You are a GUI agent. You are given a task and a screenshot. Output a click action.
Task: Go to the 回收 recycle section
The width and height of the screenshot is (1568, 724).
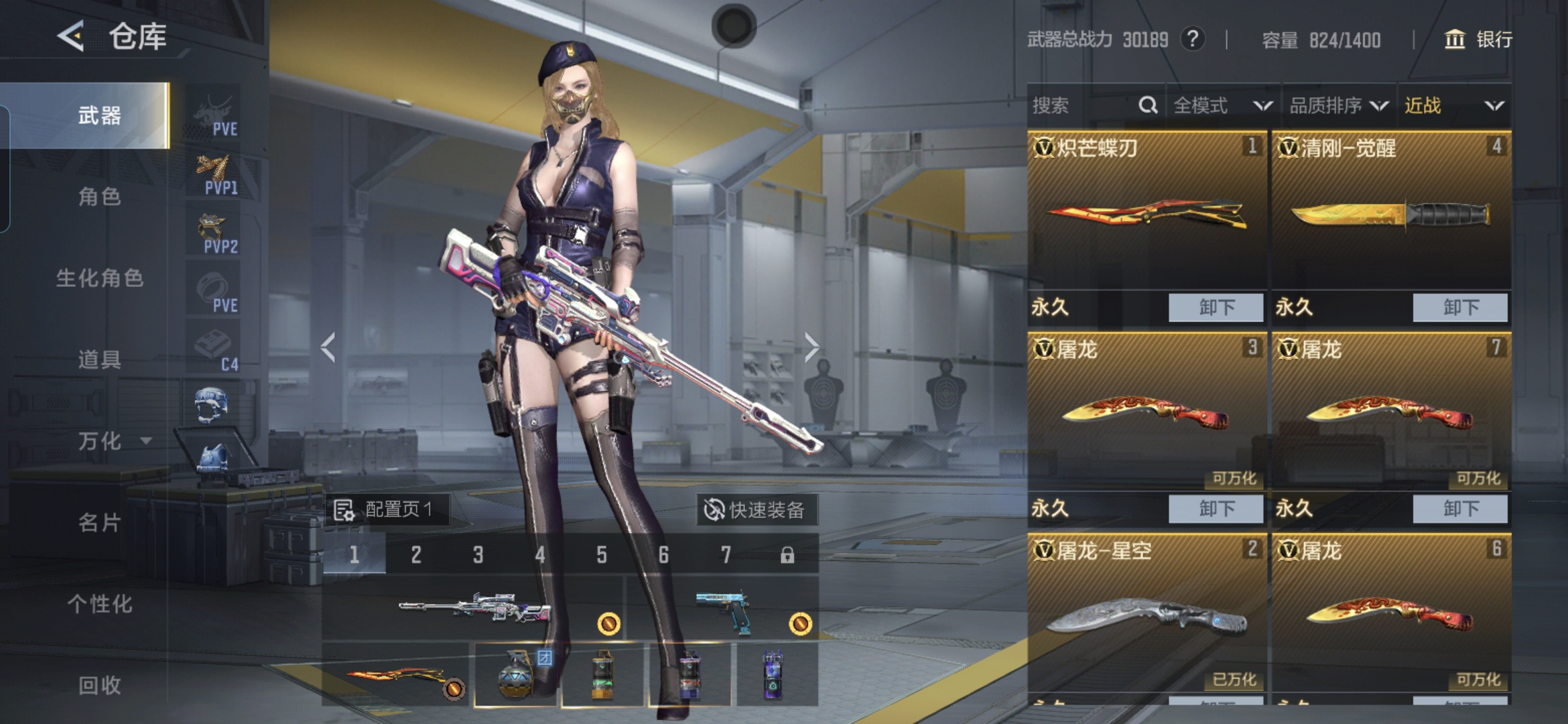point(99,685)
